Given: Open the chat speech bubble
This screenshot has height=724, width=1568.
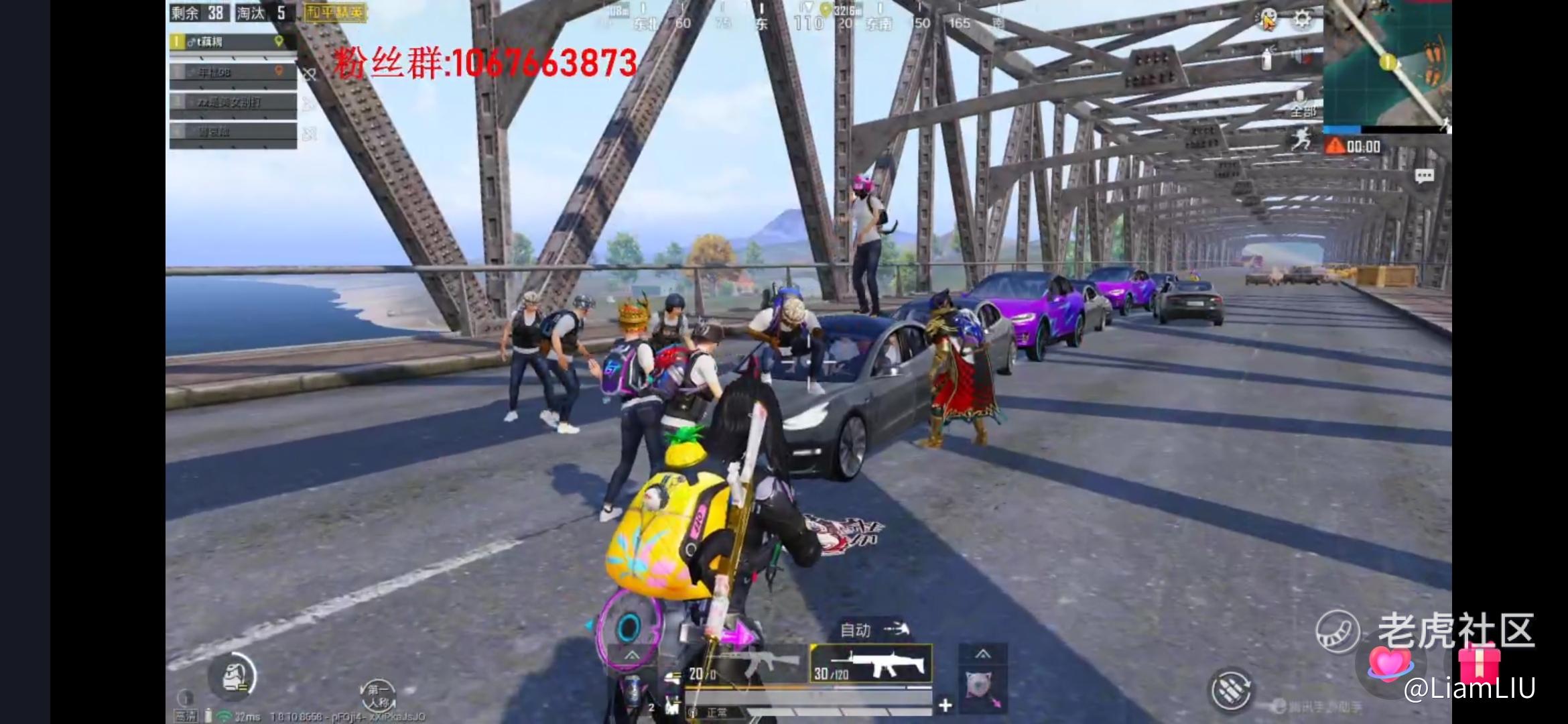Looking at the screenshot, I should point(1424,176).
